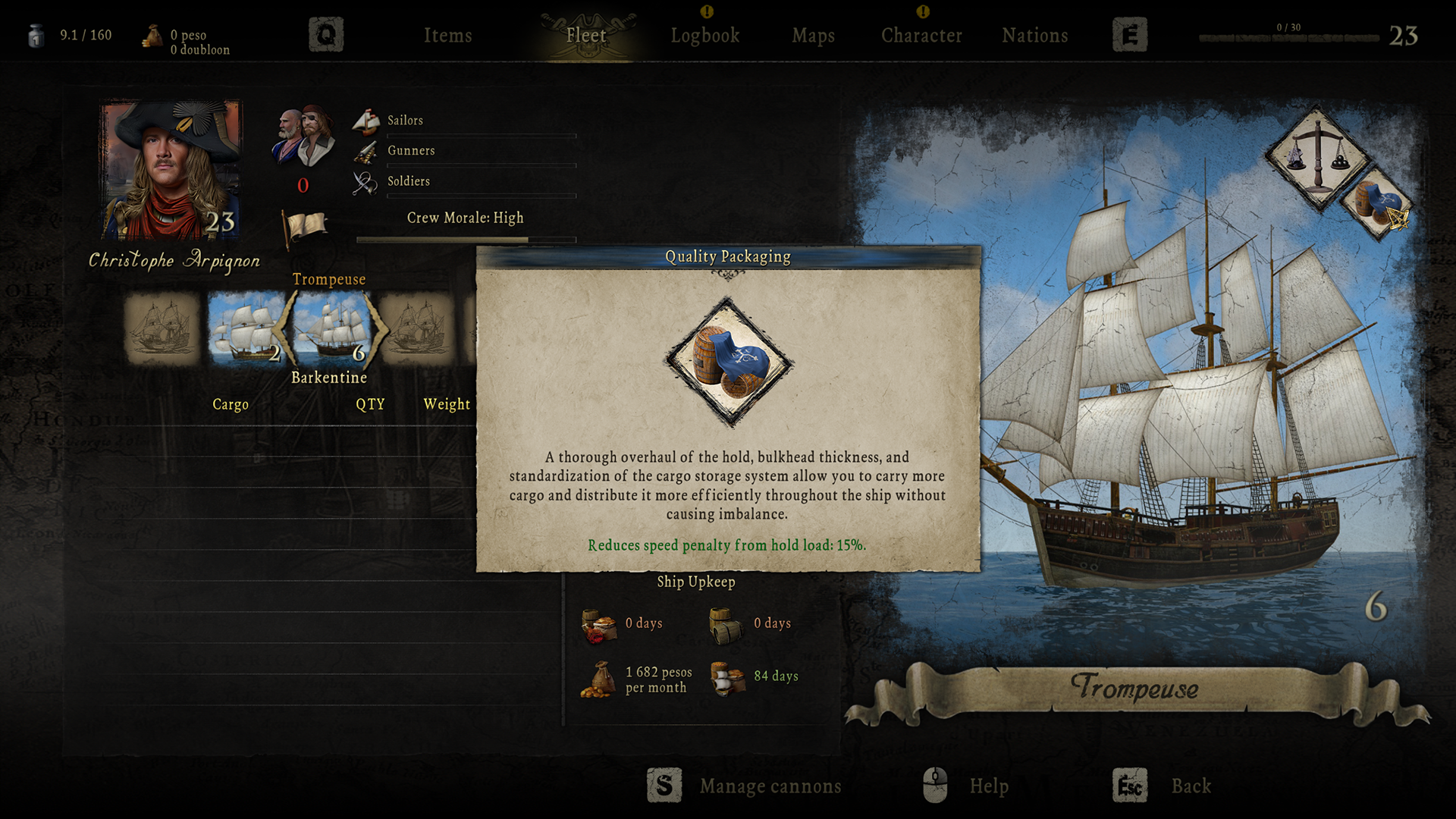Sort cargo list by QTY column
The height and width of the screenshot is (819, 1456).
tap(370, 404)
